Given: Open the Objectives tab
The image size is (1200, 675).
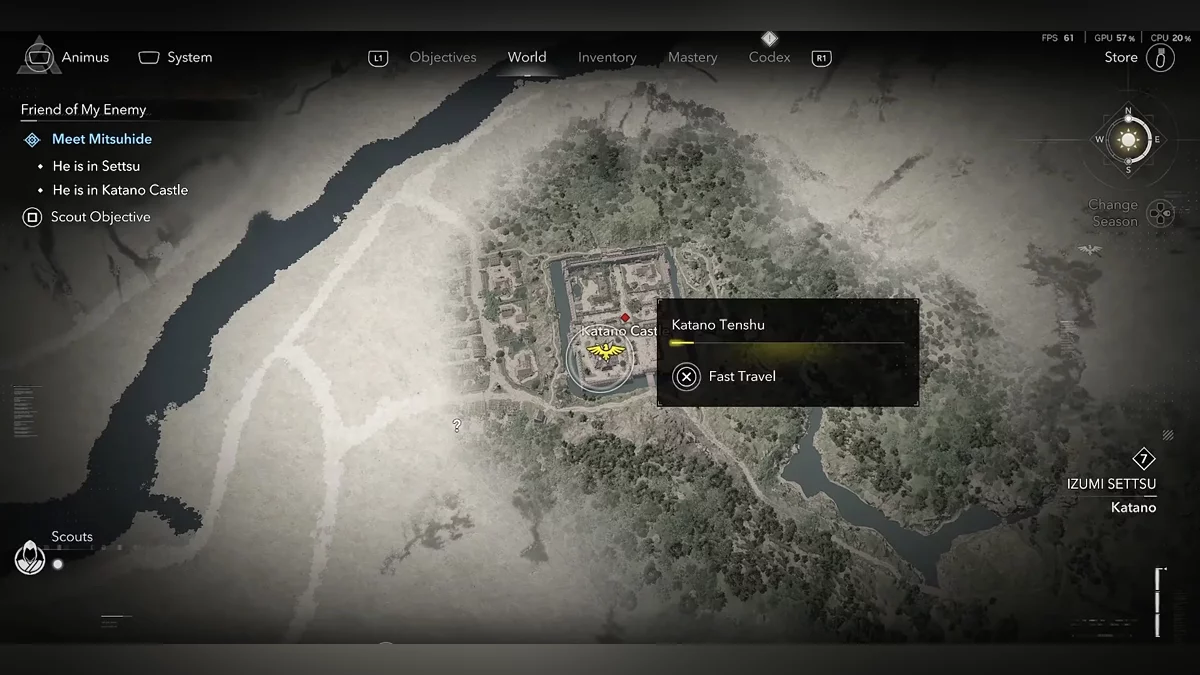Looking at the screenshot, I should tap(443, 58).
